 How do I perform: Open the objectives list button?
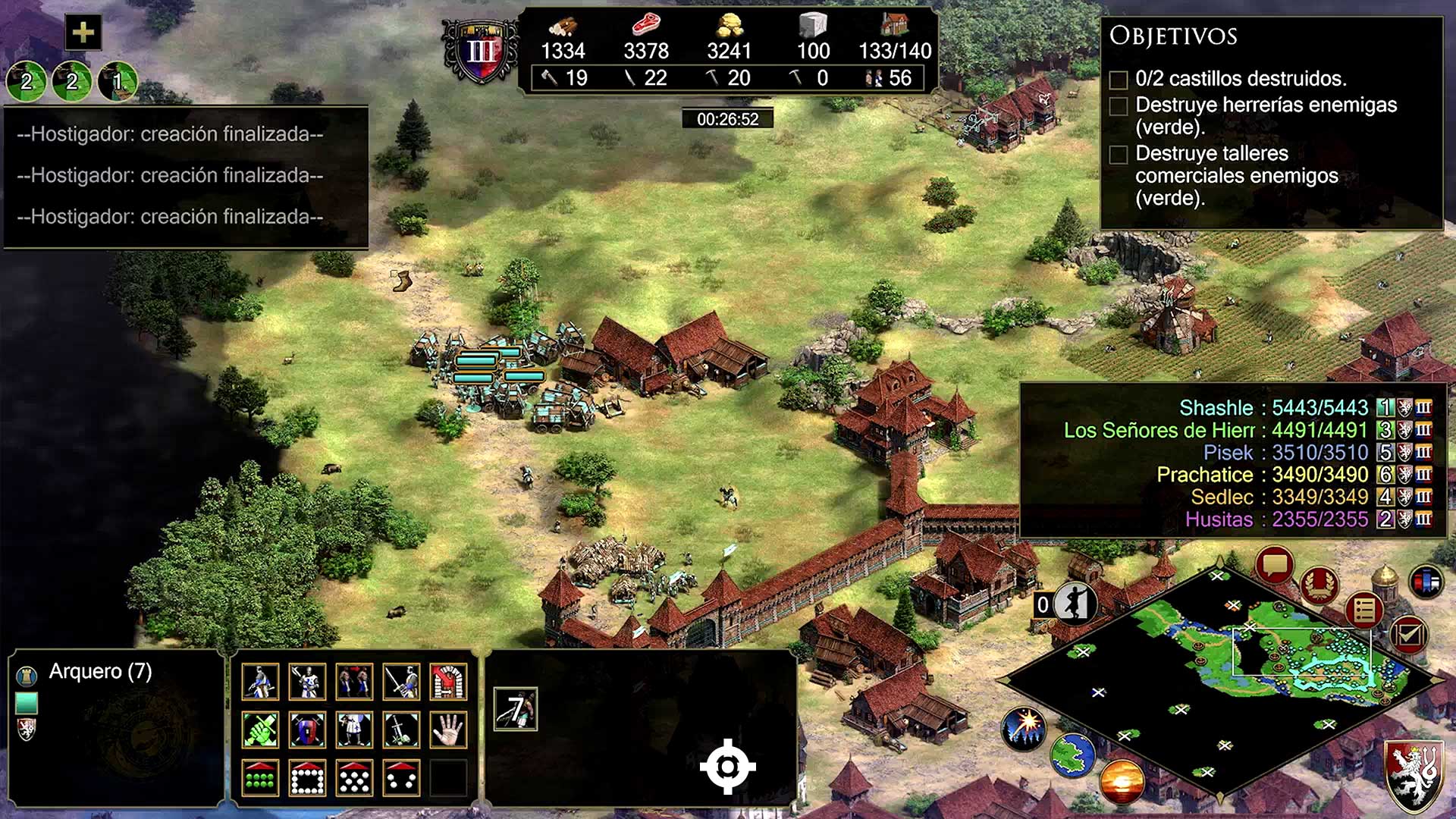point(1364,609)
